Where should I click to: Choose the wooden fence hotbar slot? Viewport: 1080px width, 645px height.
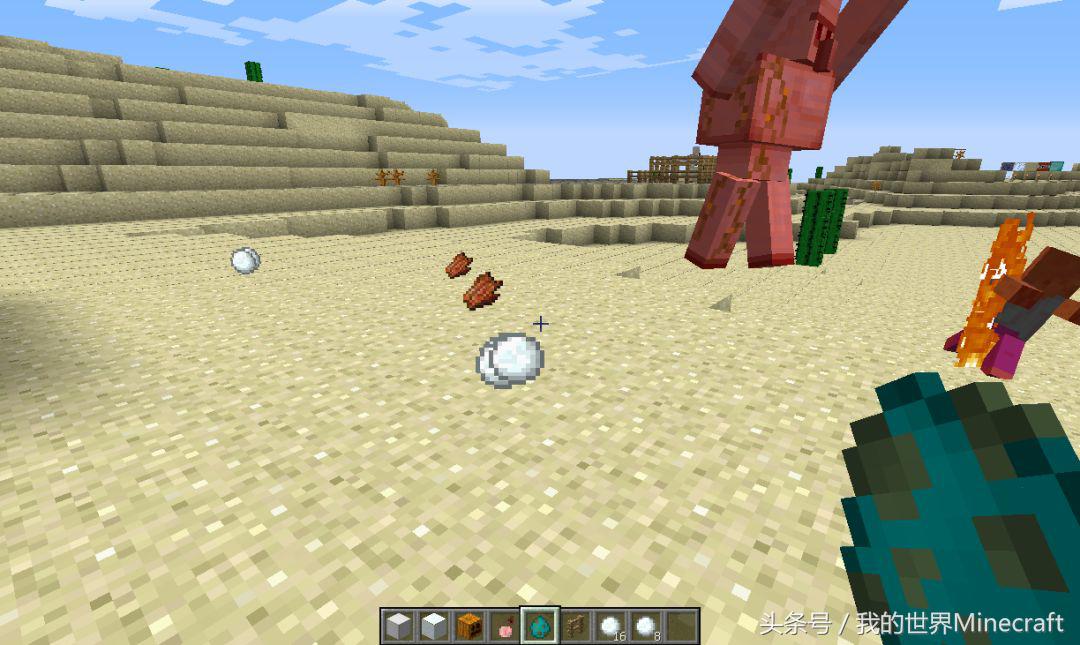tap(575, 627)
